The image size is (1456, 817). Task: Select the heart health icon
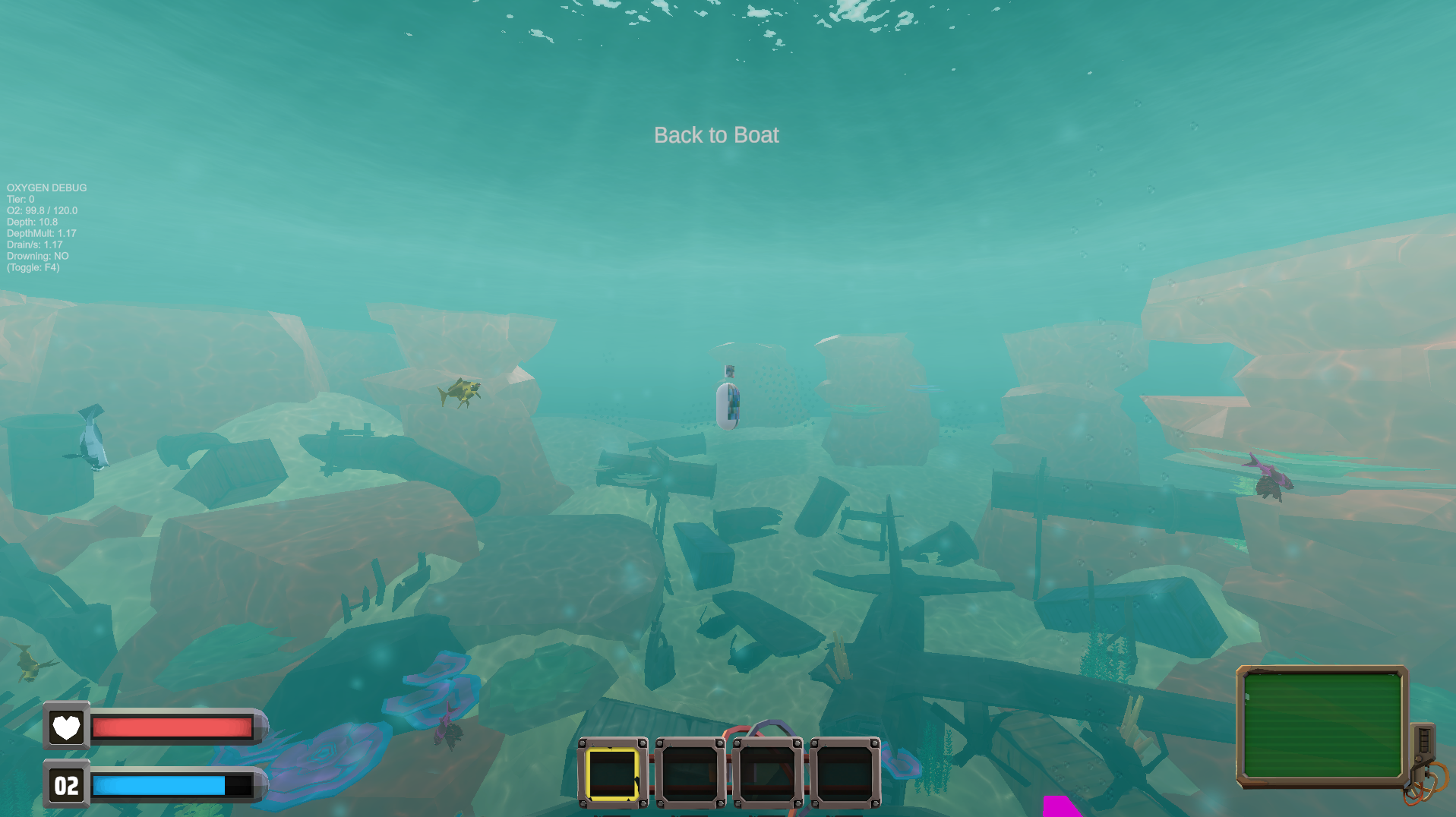[66, 728]
